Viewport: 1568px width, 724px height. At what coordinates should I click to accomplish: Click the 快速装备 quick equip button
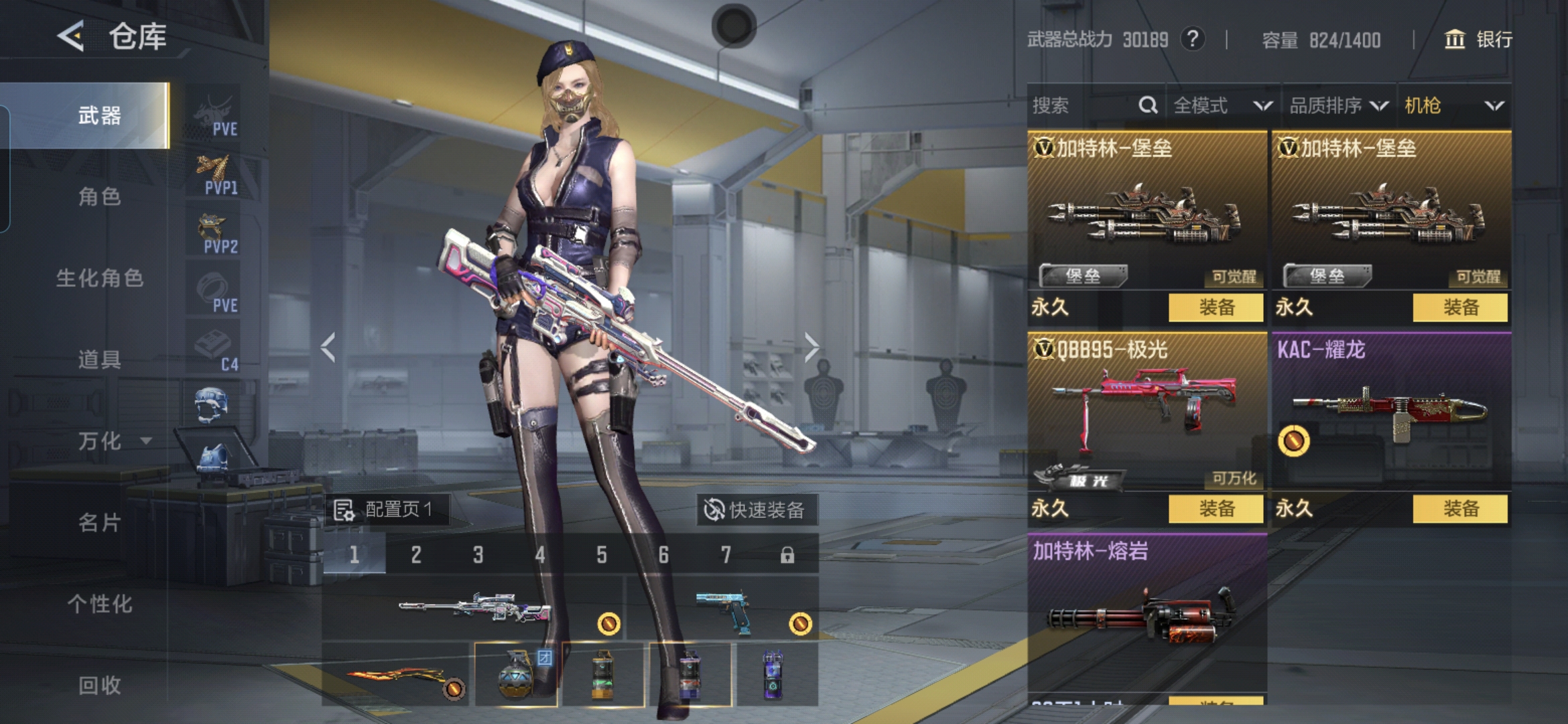[755, 510]
